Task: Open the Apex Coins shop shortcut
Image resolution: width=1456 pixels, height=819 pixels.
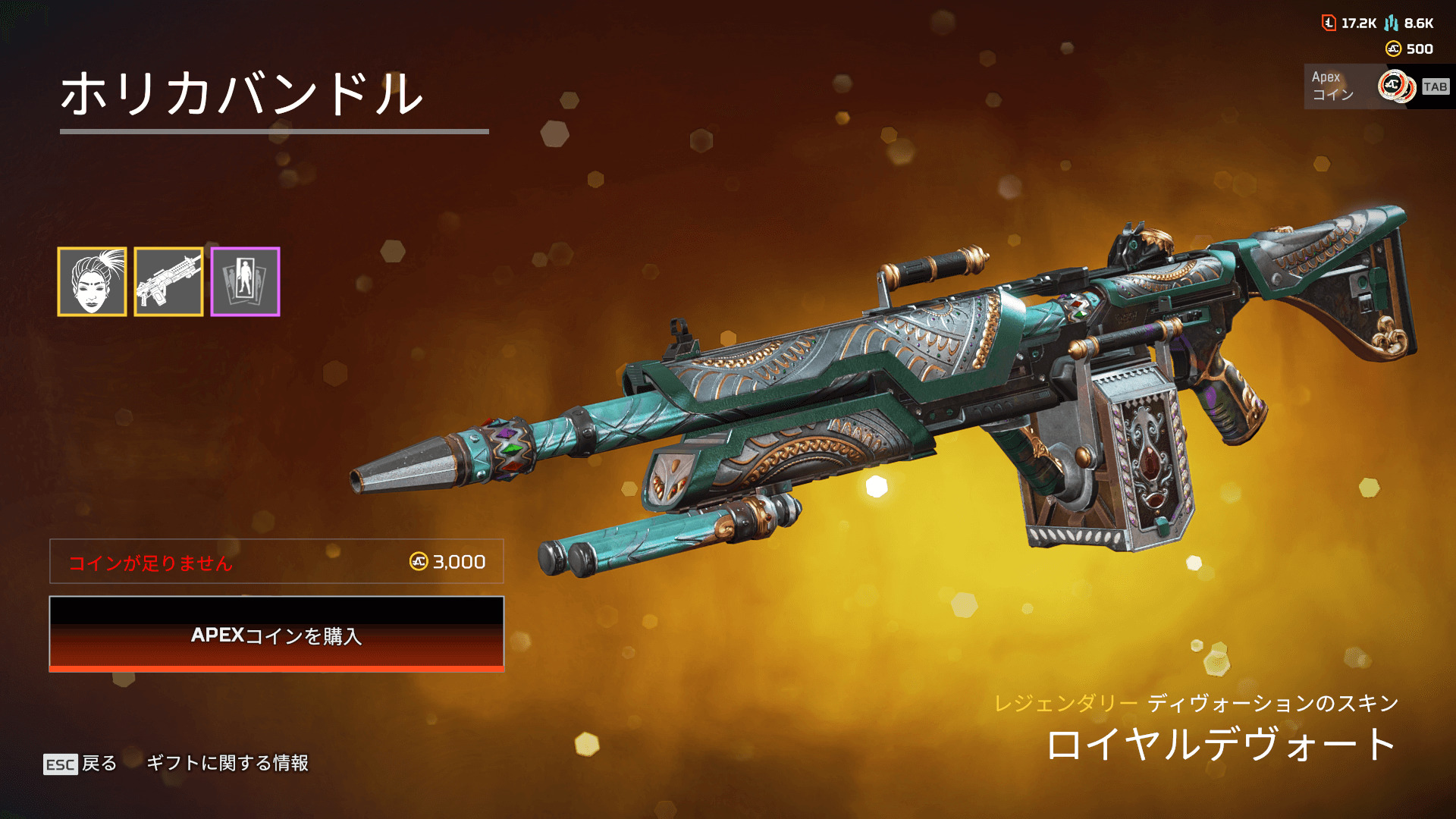Action: tap(1378, 86)
